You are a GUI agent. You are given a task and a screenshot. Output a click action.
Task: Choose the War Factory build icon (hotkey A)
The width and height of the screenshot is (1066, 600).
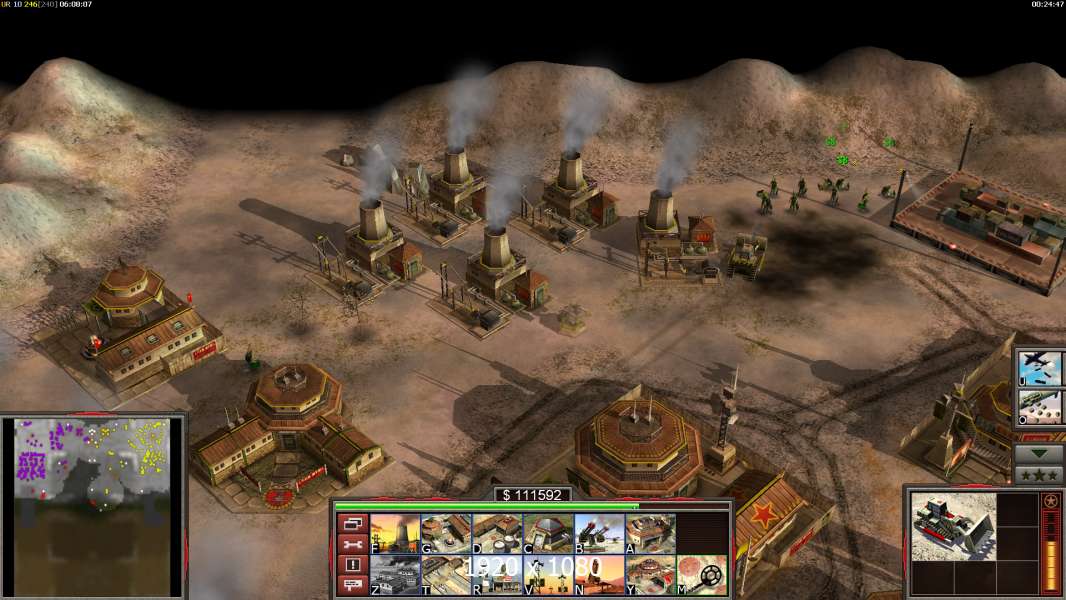(650, 534)
